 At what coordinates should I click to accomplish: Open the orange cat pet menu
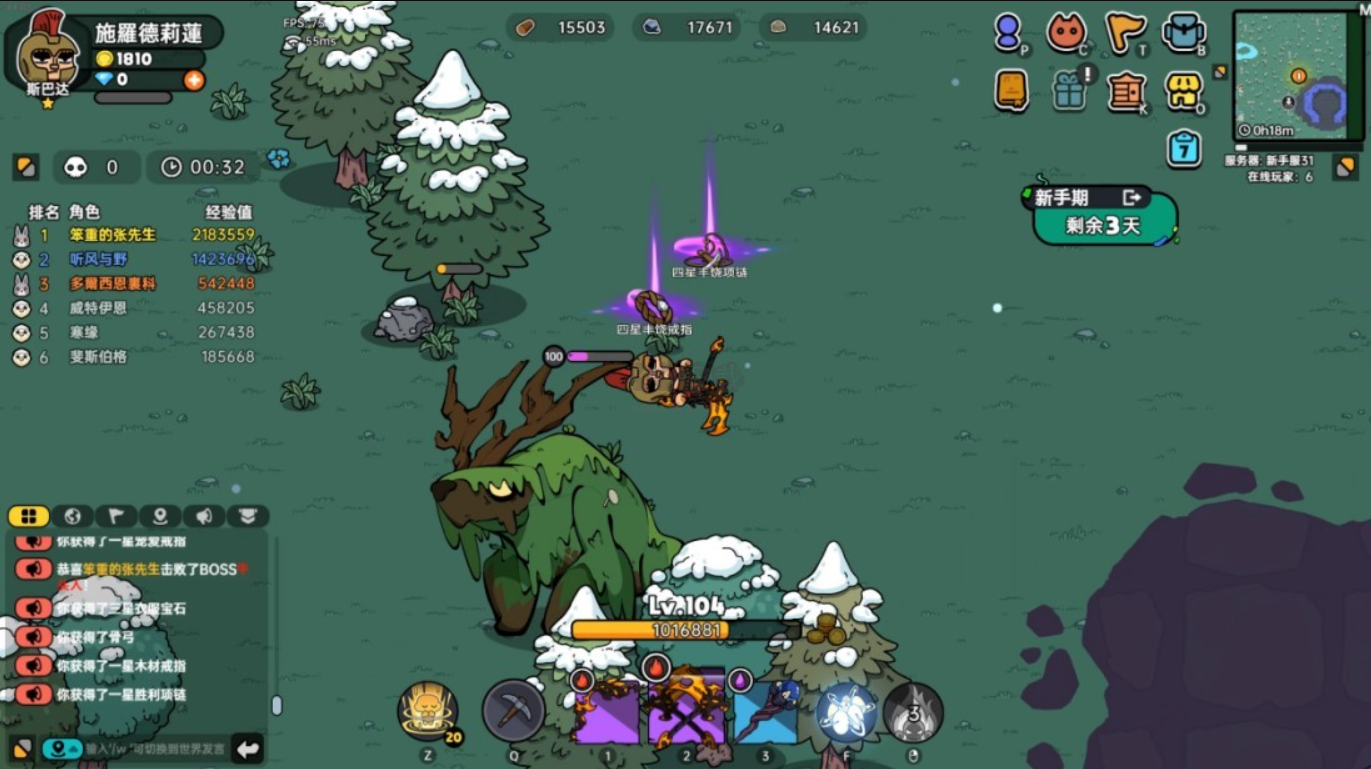(x=1066, y=32)
